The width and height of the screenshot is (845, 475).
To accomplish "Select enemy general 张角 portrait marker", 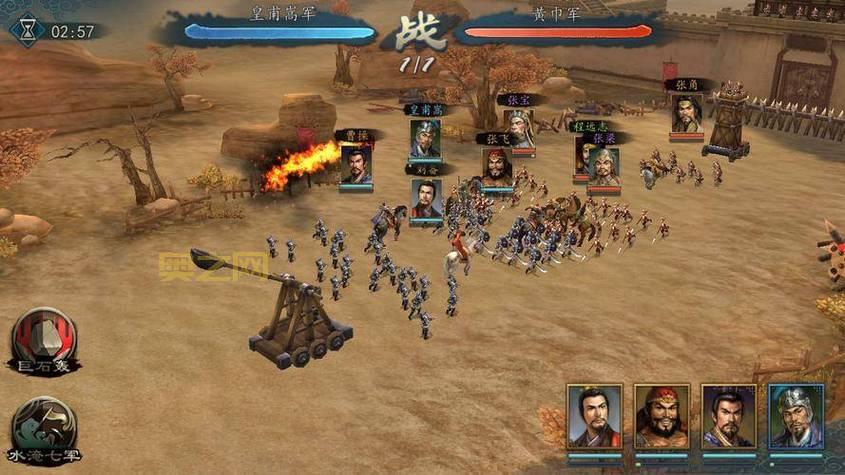I will tap(686, 113).
